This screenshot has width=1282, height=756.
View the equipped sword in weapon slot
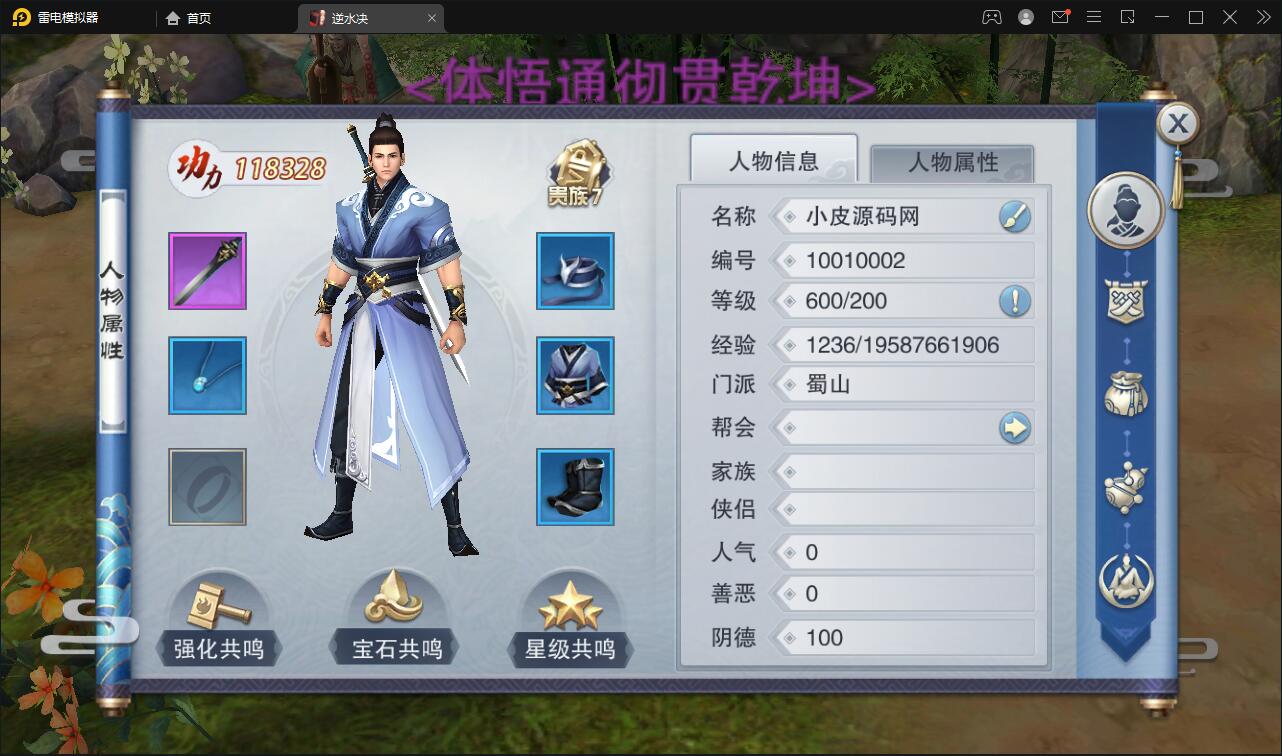(207, 271)
